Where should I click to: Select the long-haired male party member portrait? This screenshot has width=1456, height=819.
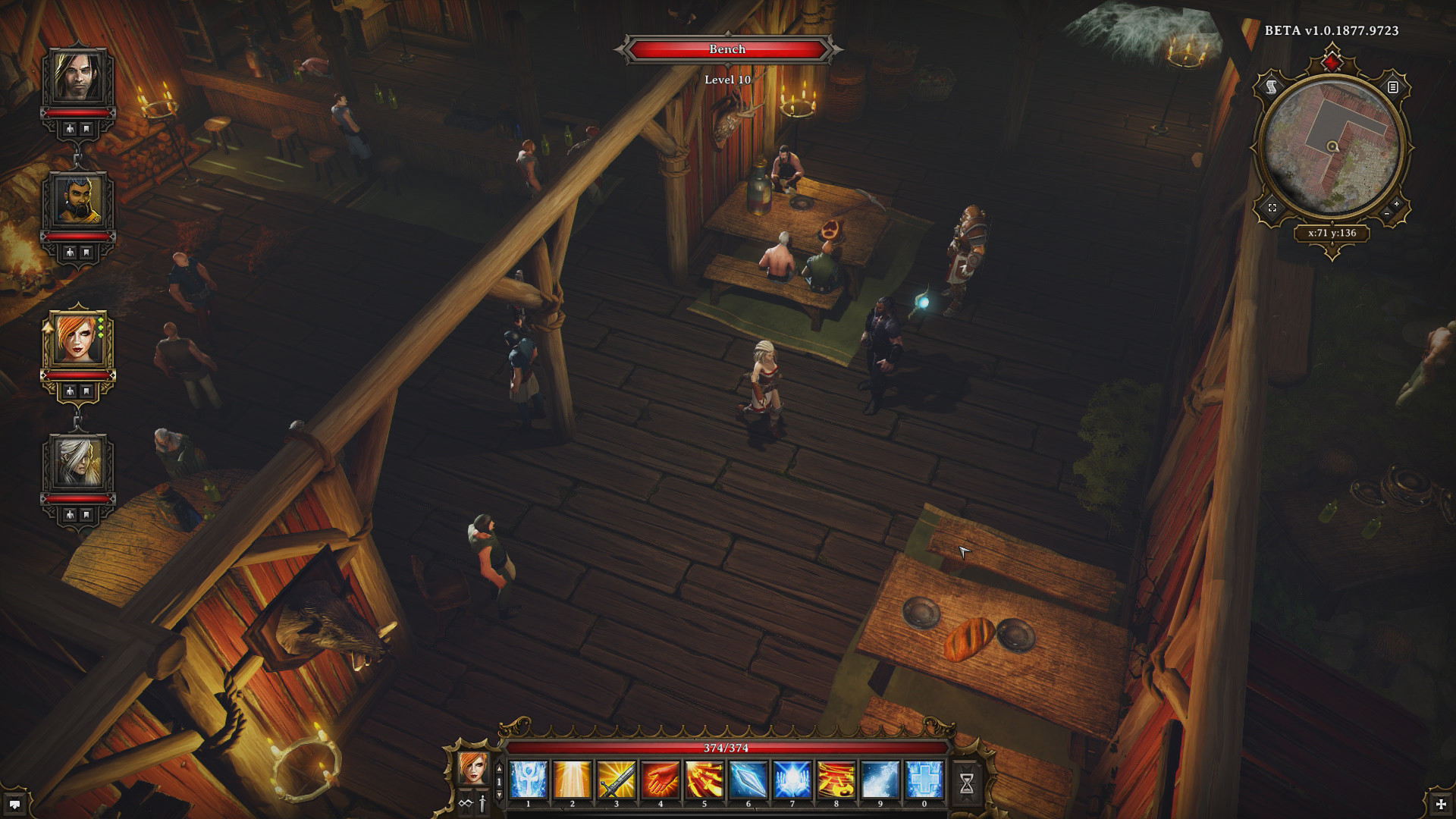point(78,77)
